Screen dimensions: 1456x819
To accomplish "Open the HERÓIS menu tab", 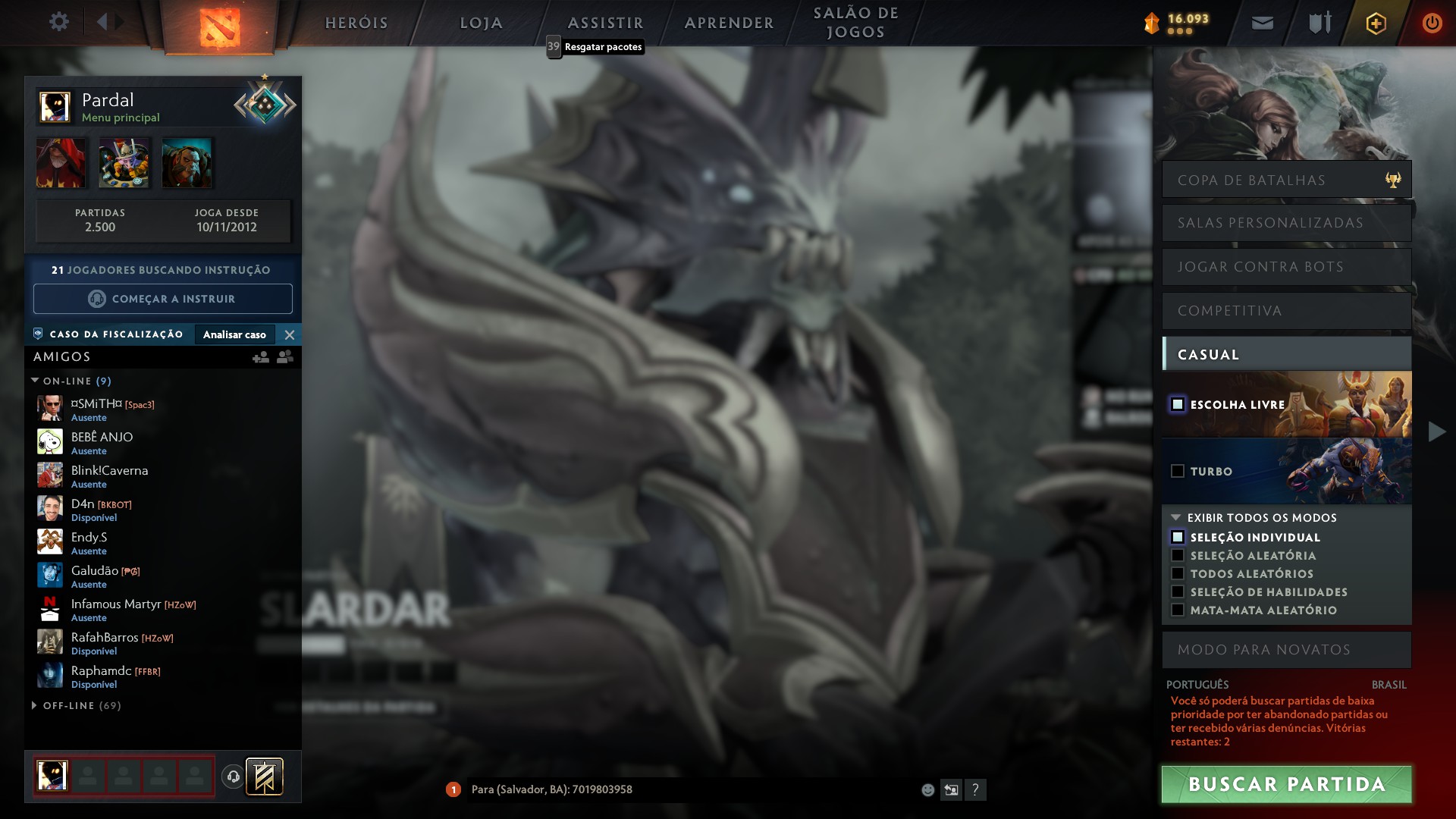I will click(356, 23).
